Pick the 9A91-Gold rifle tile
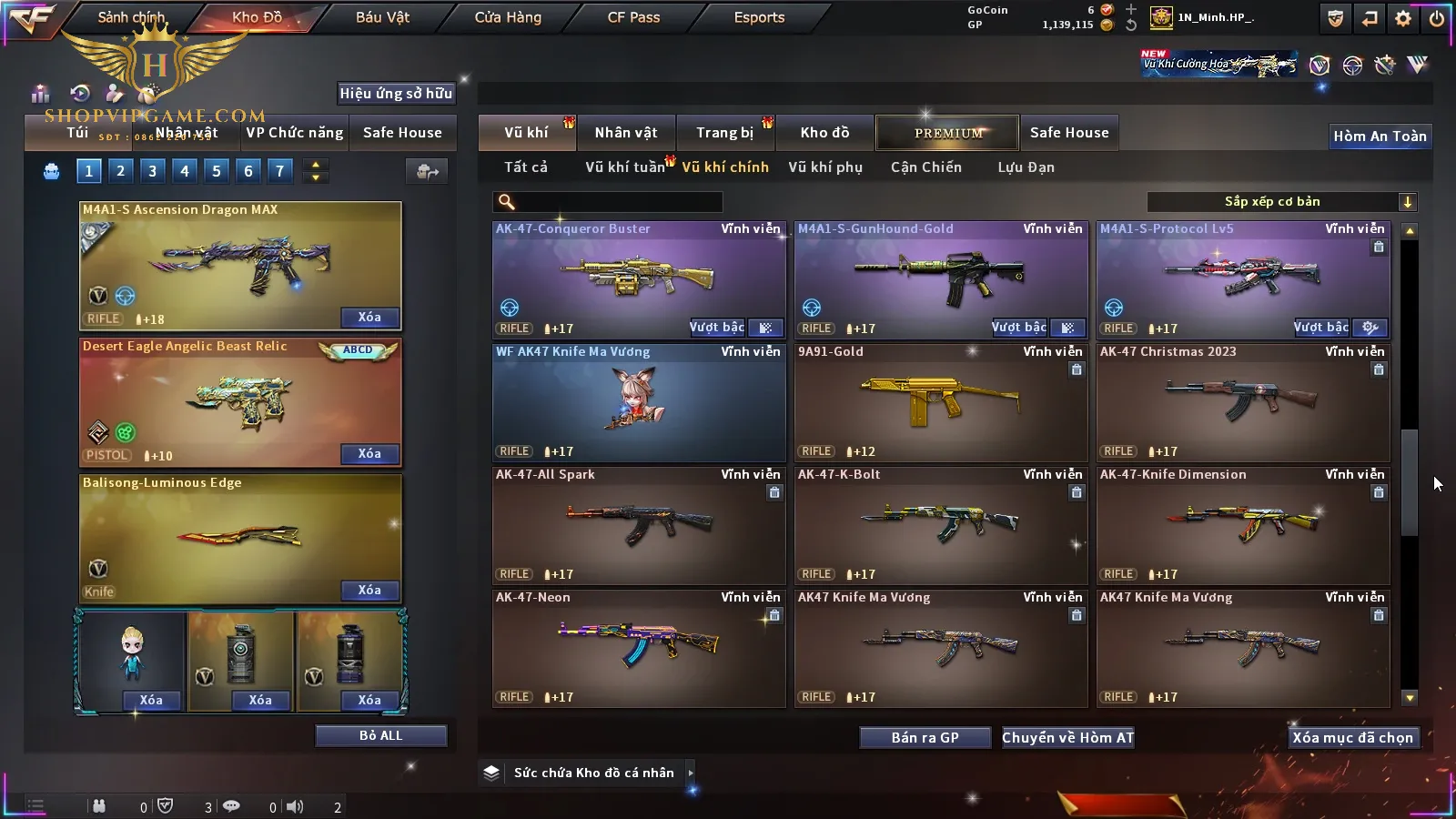The width and height of the screenshot is (1456, 819). [940, 402]
